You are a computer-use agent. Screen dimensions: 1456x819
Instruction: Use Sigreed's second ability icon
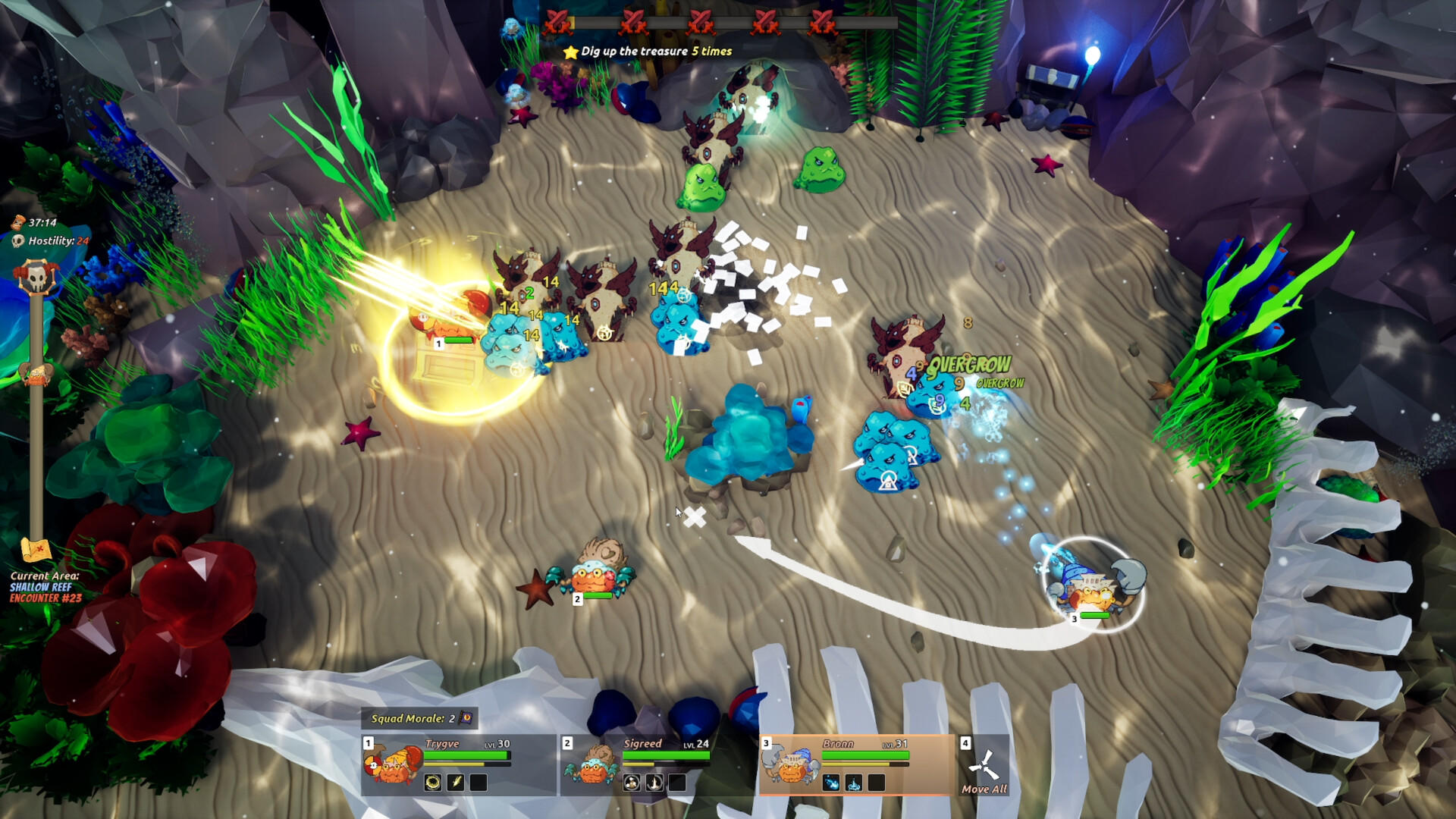pyautogui.click(x=654, y=783)
